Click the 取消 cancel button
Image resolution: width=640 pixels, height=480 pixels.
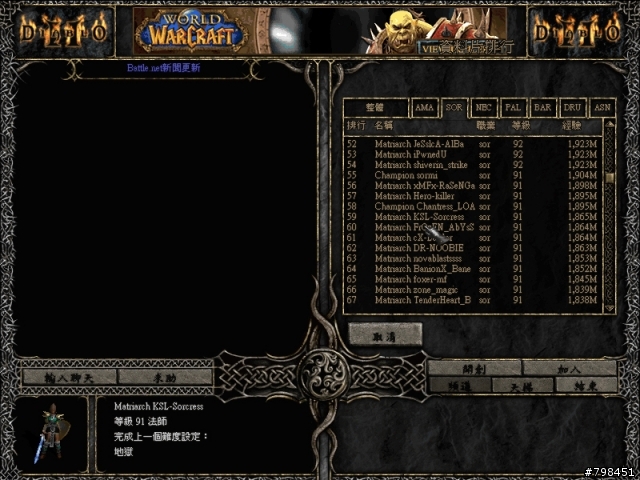[385, 337]
